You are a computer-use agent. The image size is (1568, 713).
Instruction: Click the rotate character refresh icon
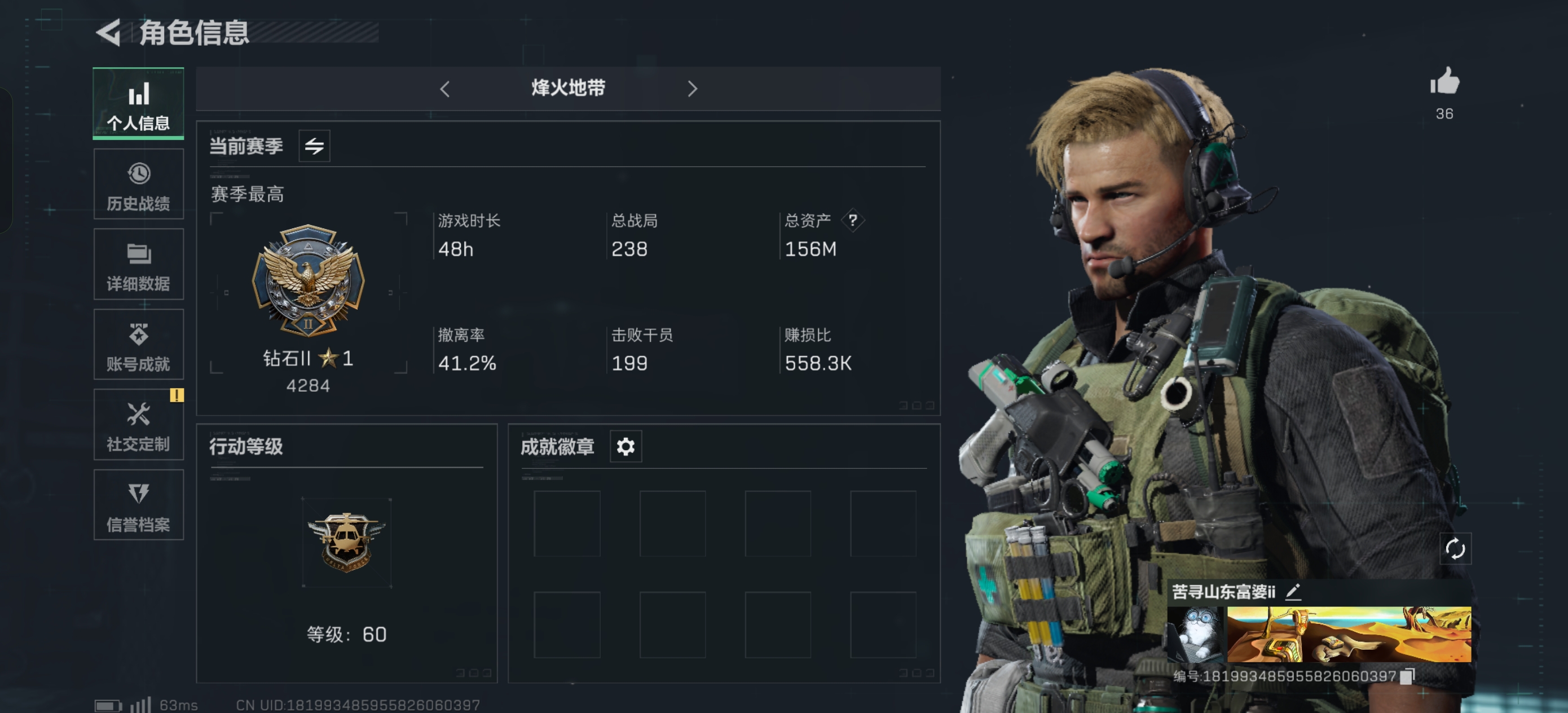(1455, 549)
